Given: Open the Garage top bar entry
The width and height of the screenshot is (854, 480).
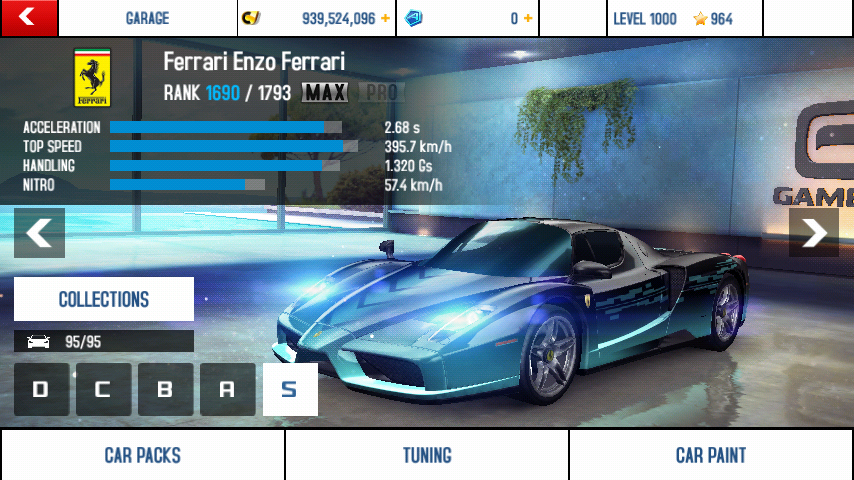Looking at the screenshot, I should 147,18.
